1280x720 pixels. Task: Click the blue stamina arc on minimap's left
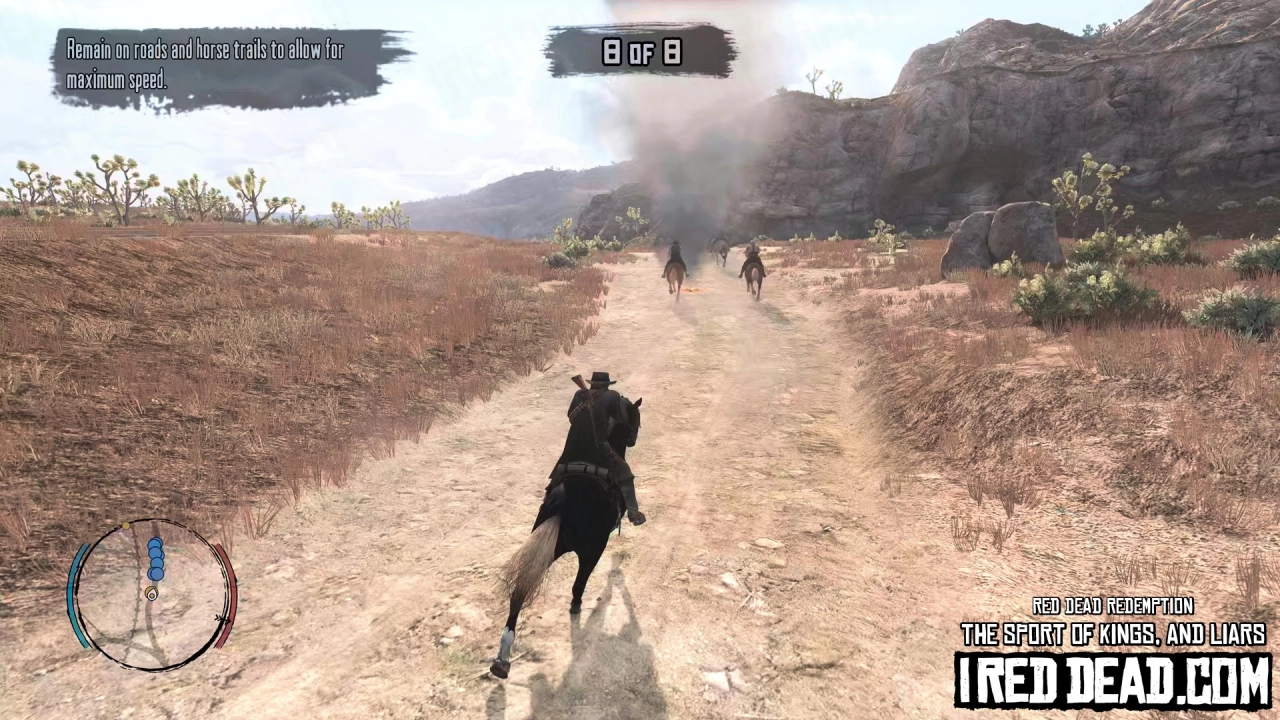tap(73, 594)
